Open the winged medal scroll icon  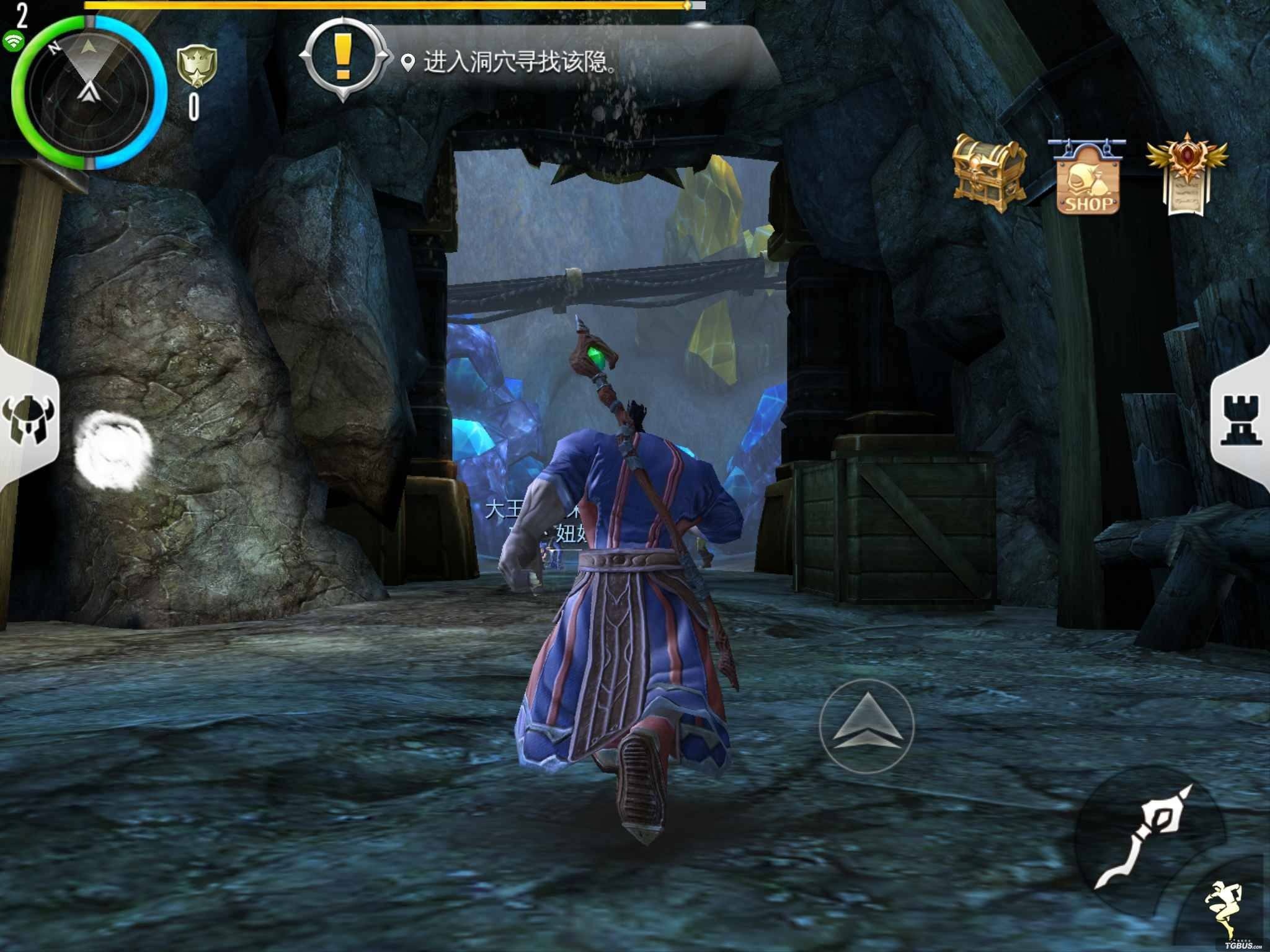click(1186, 175)
